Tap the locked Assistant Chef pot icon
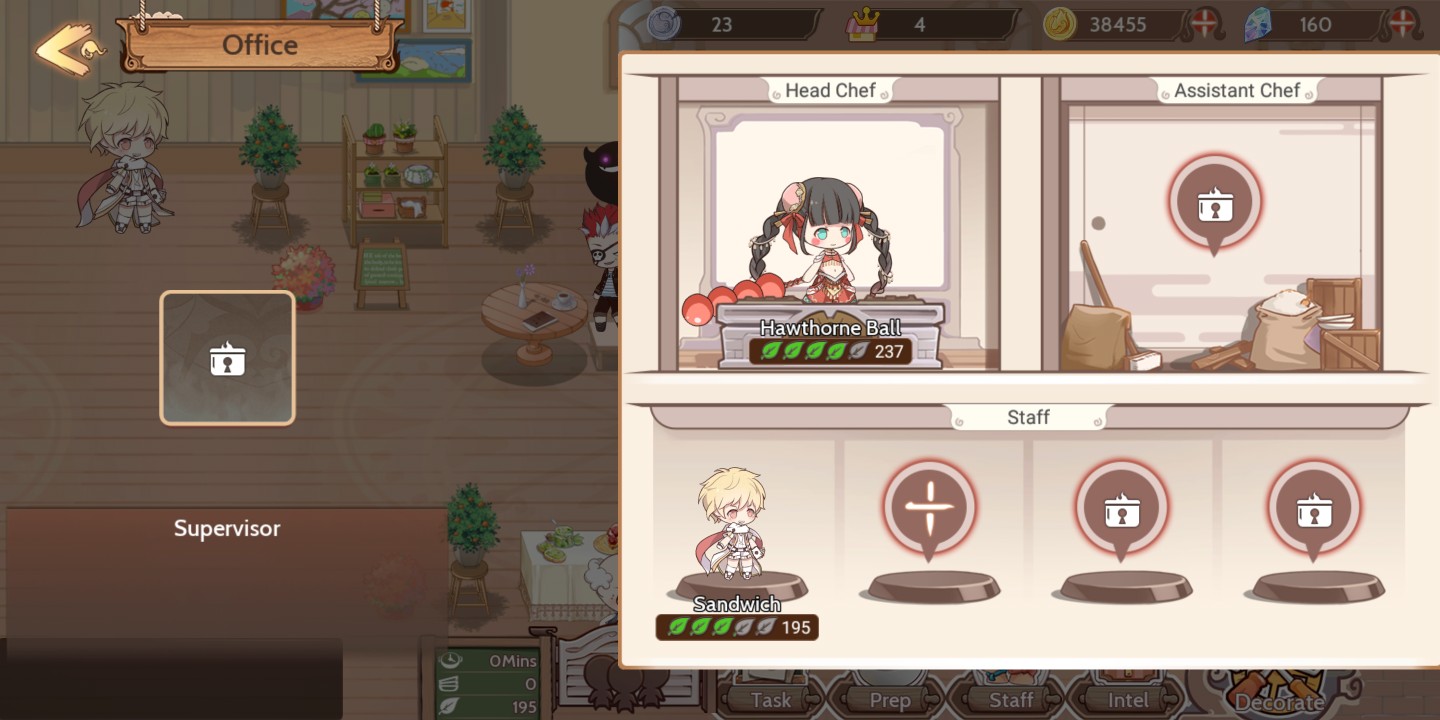This screenshot has width=1440, height=720. pos(1215,200)
